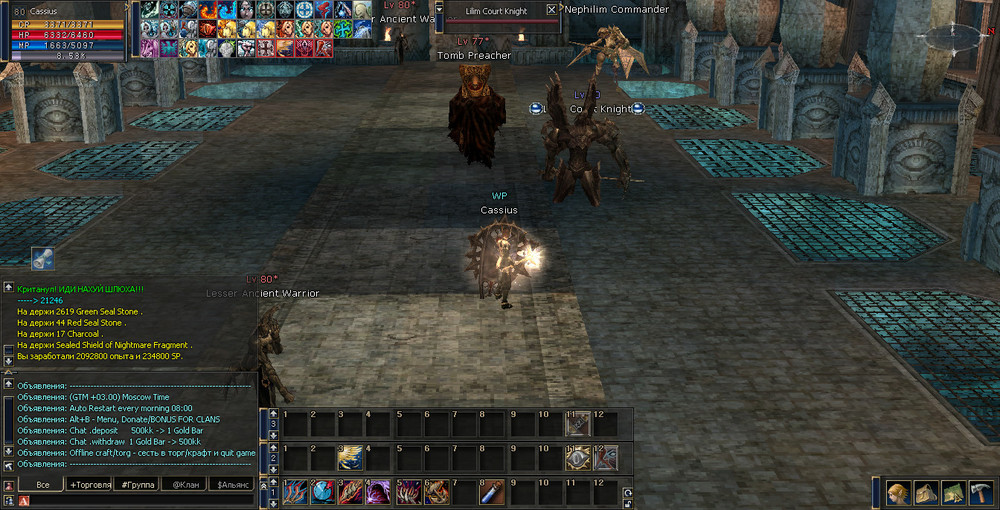Open the hammer icon in the menu bar

980,493
